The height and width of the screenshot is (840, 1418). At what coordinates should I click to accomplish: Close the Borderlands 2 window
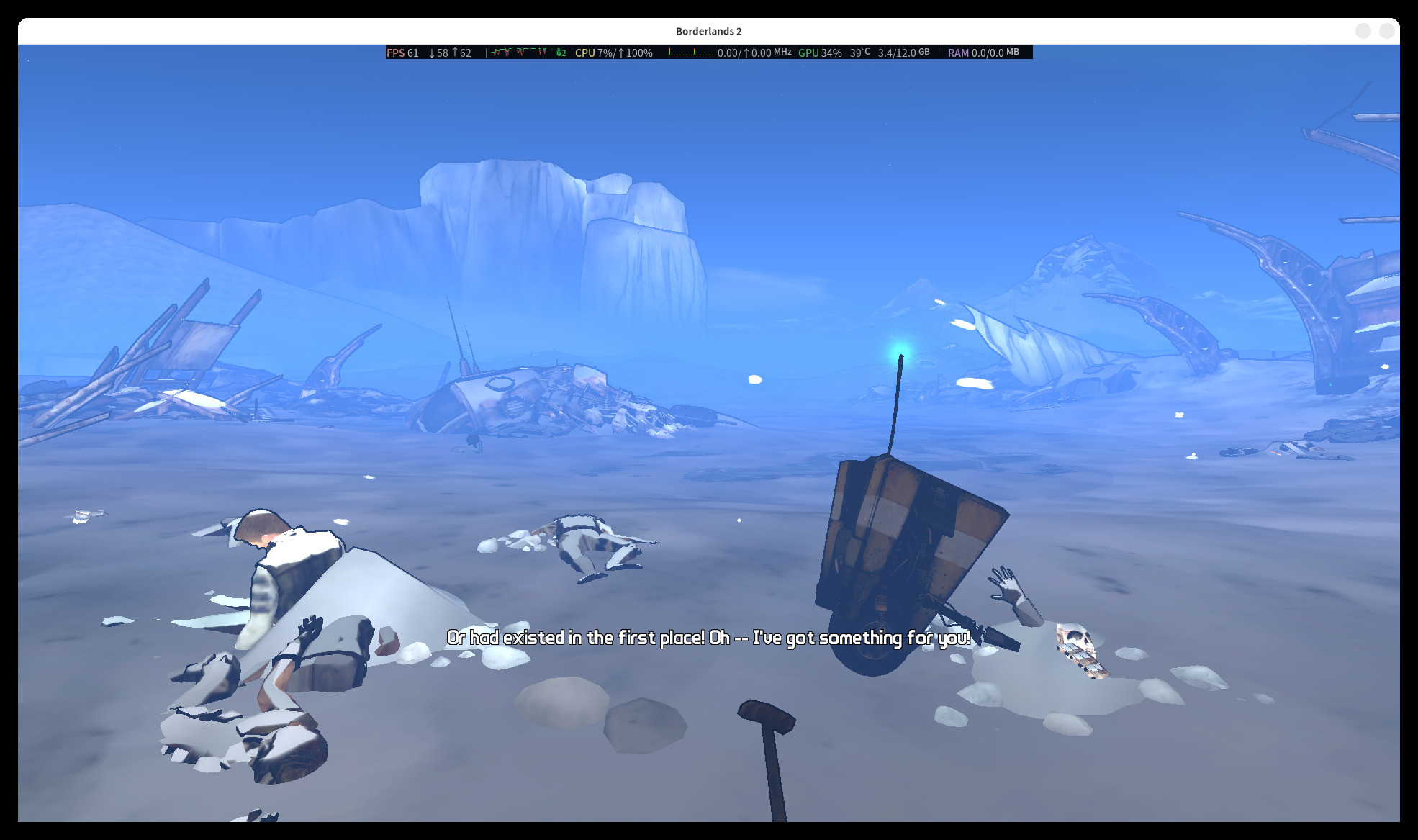tap(1386, 31)
